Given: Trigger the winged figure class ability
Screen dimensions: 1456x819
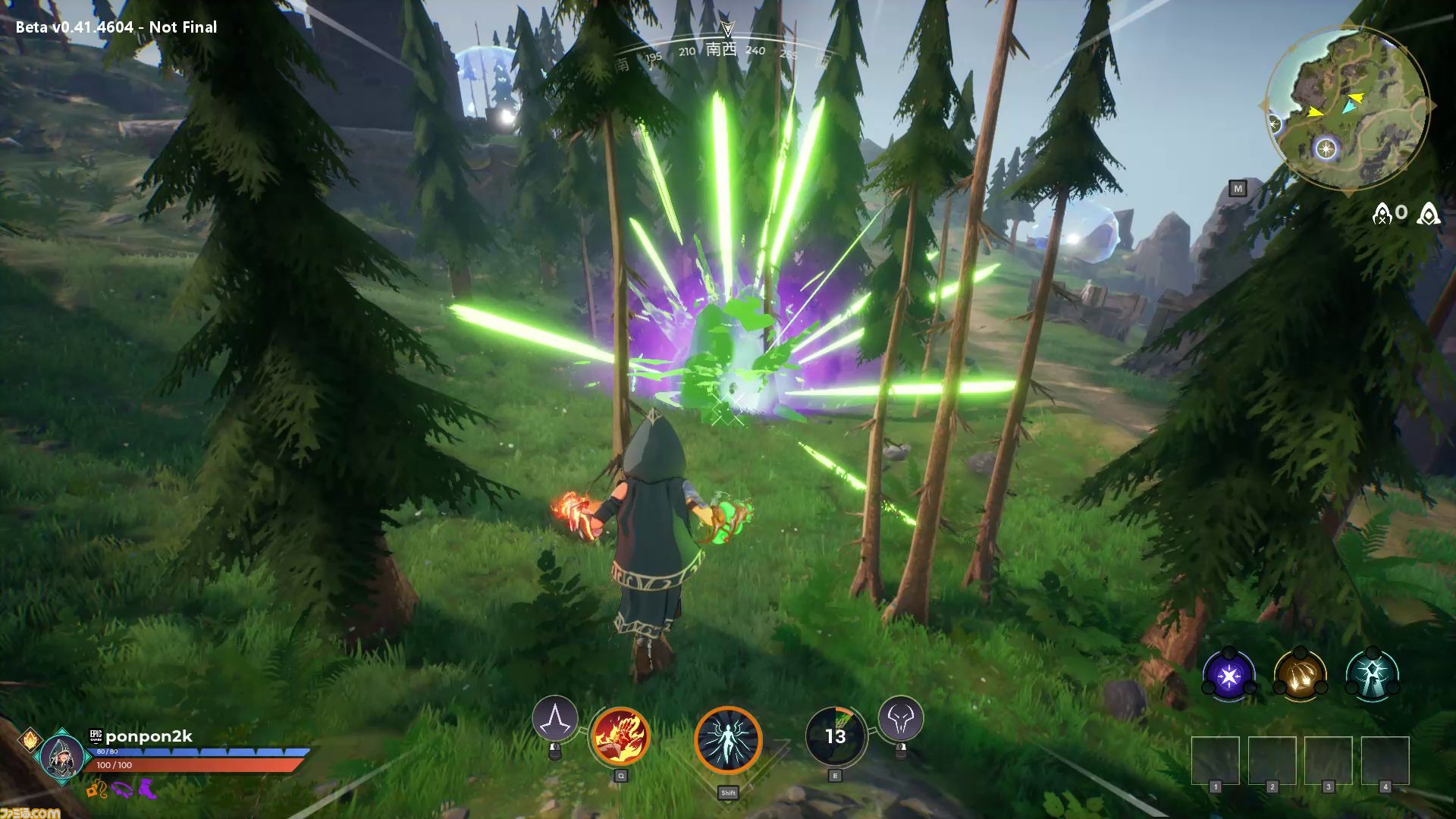Looking at the screenshot, I should [728, 741].
